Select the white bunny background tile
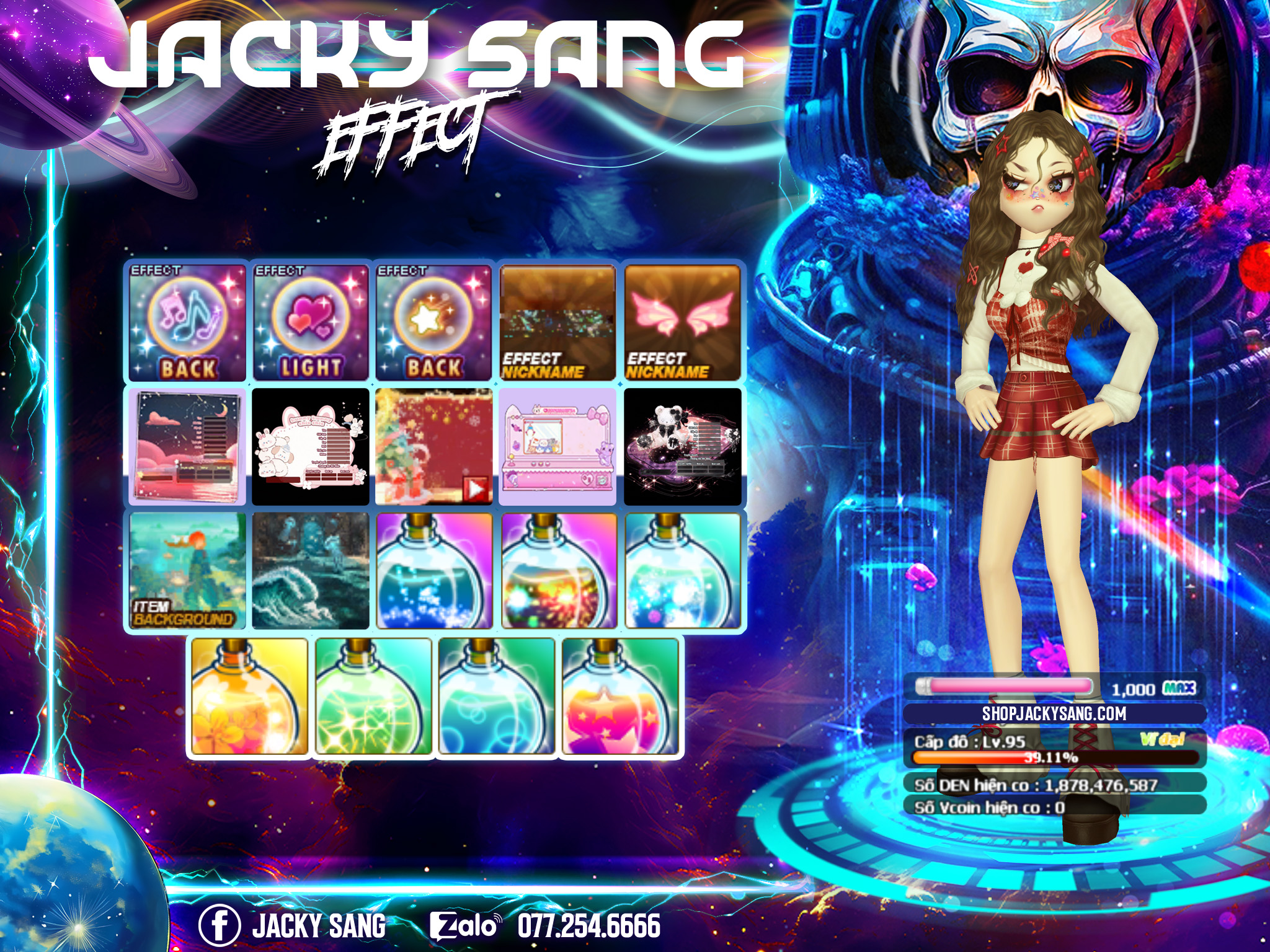The image size is (1270, 952). pos(311,446)
